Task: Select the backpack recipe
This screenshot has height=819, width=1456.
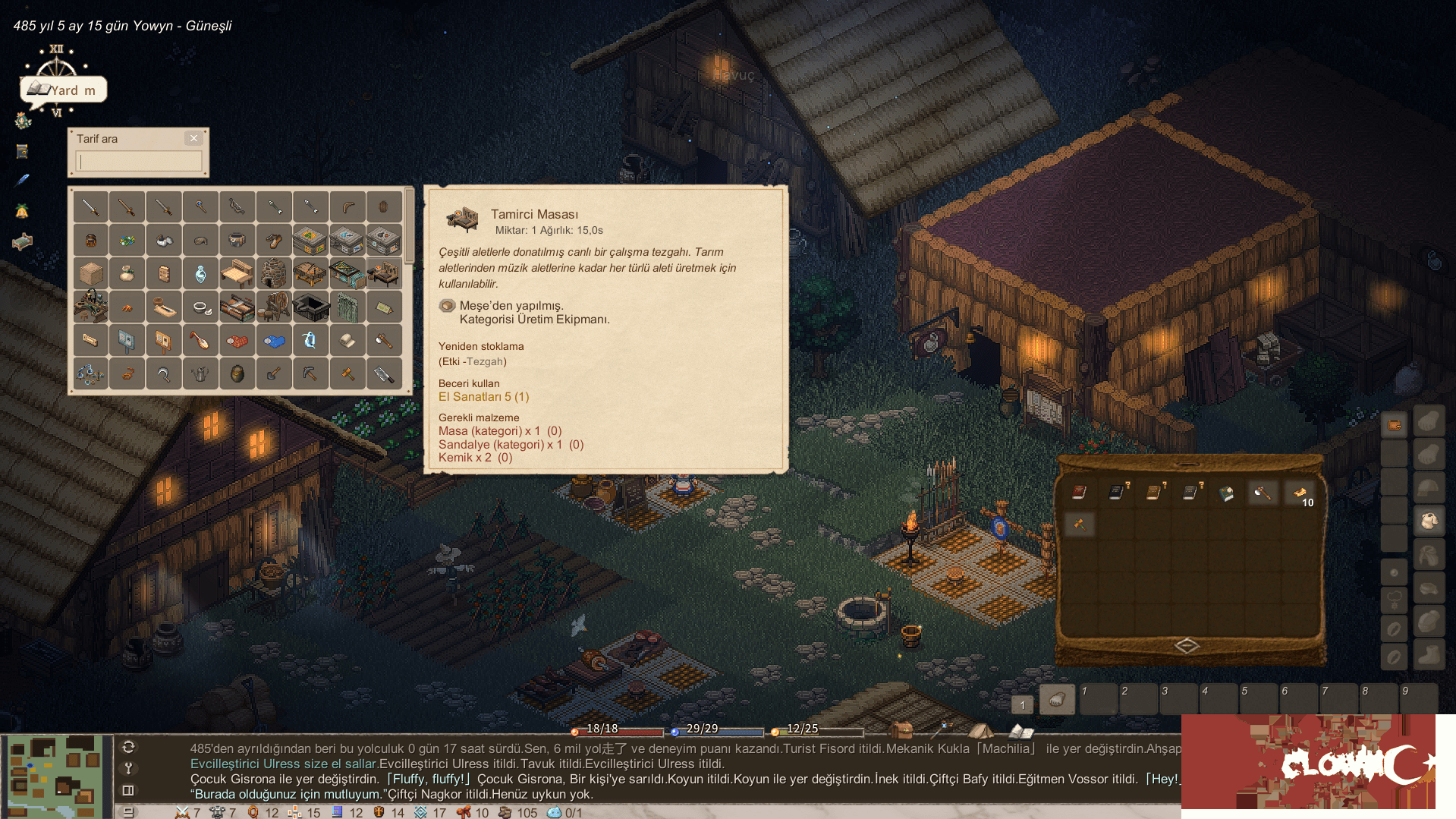Action: coord(90,240)
